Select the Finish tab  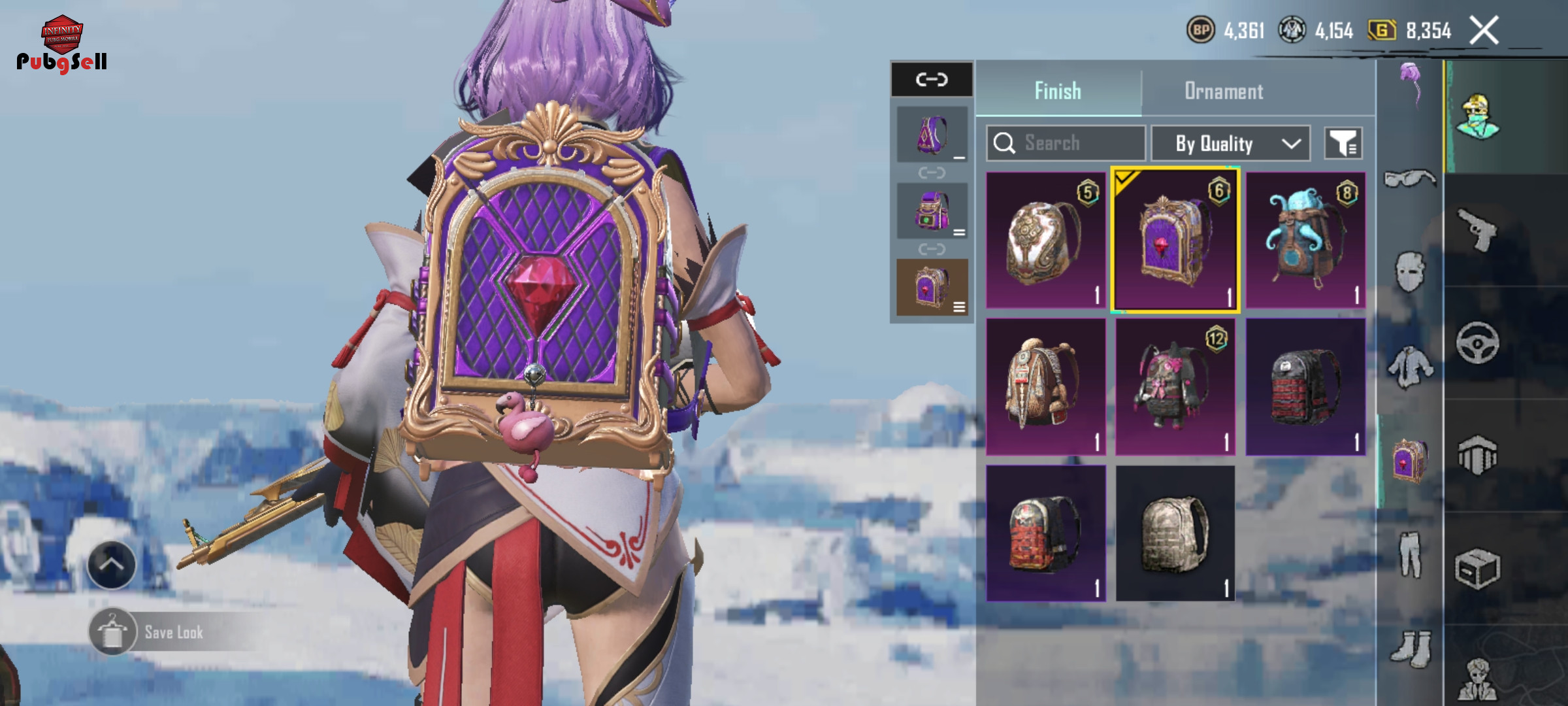pos(1058,92)
